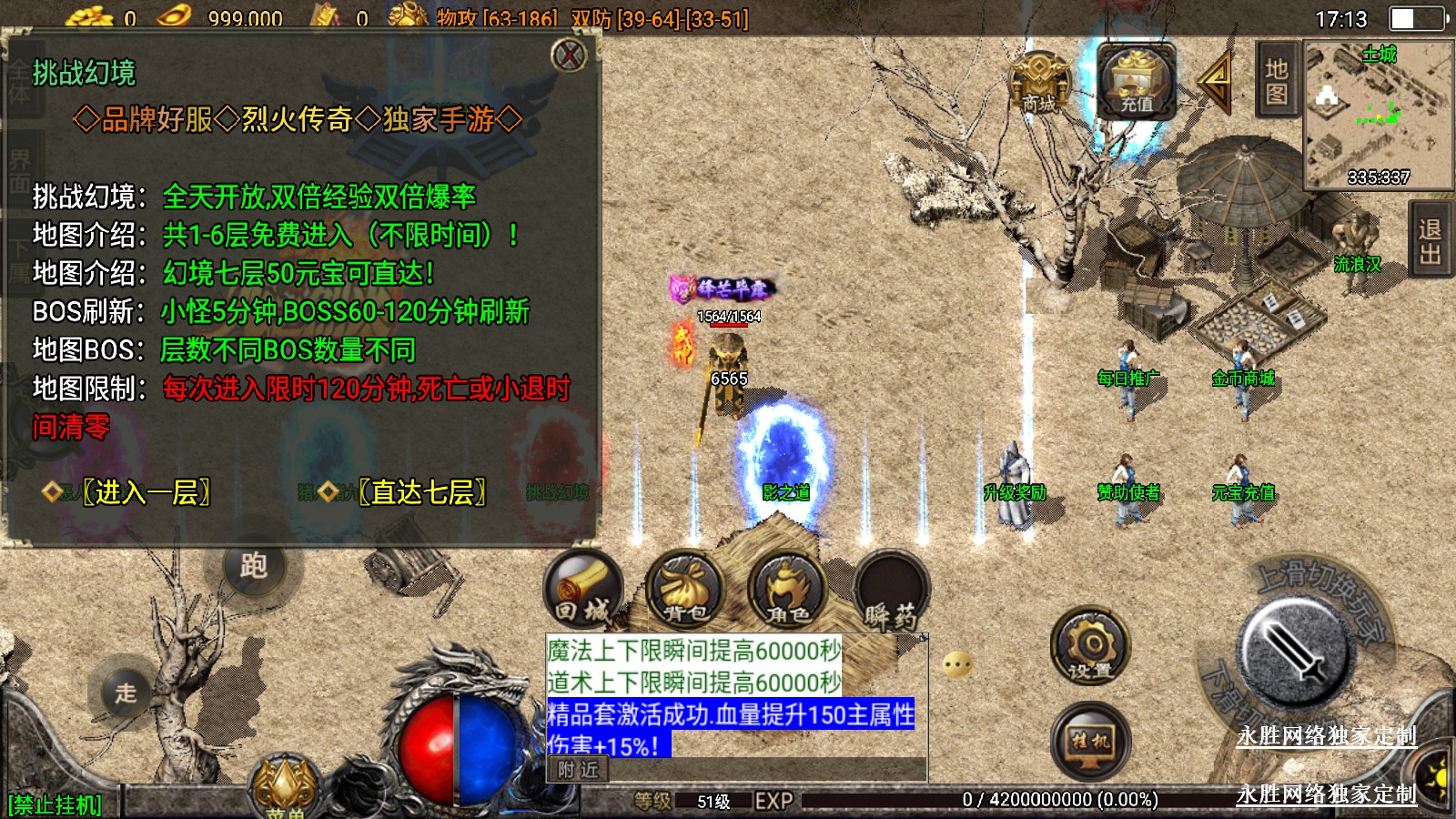Switch to 走 walk mode

[126, 693]
